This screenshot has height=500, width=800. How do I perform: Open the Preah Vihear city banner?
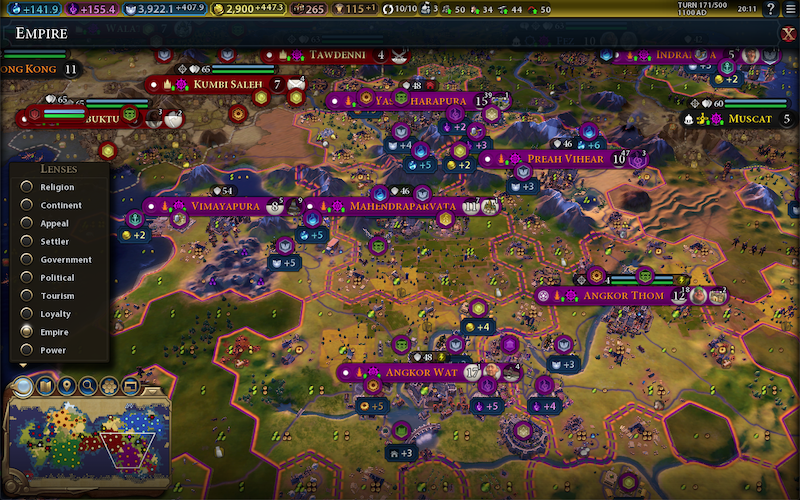(x=558, y=158)
